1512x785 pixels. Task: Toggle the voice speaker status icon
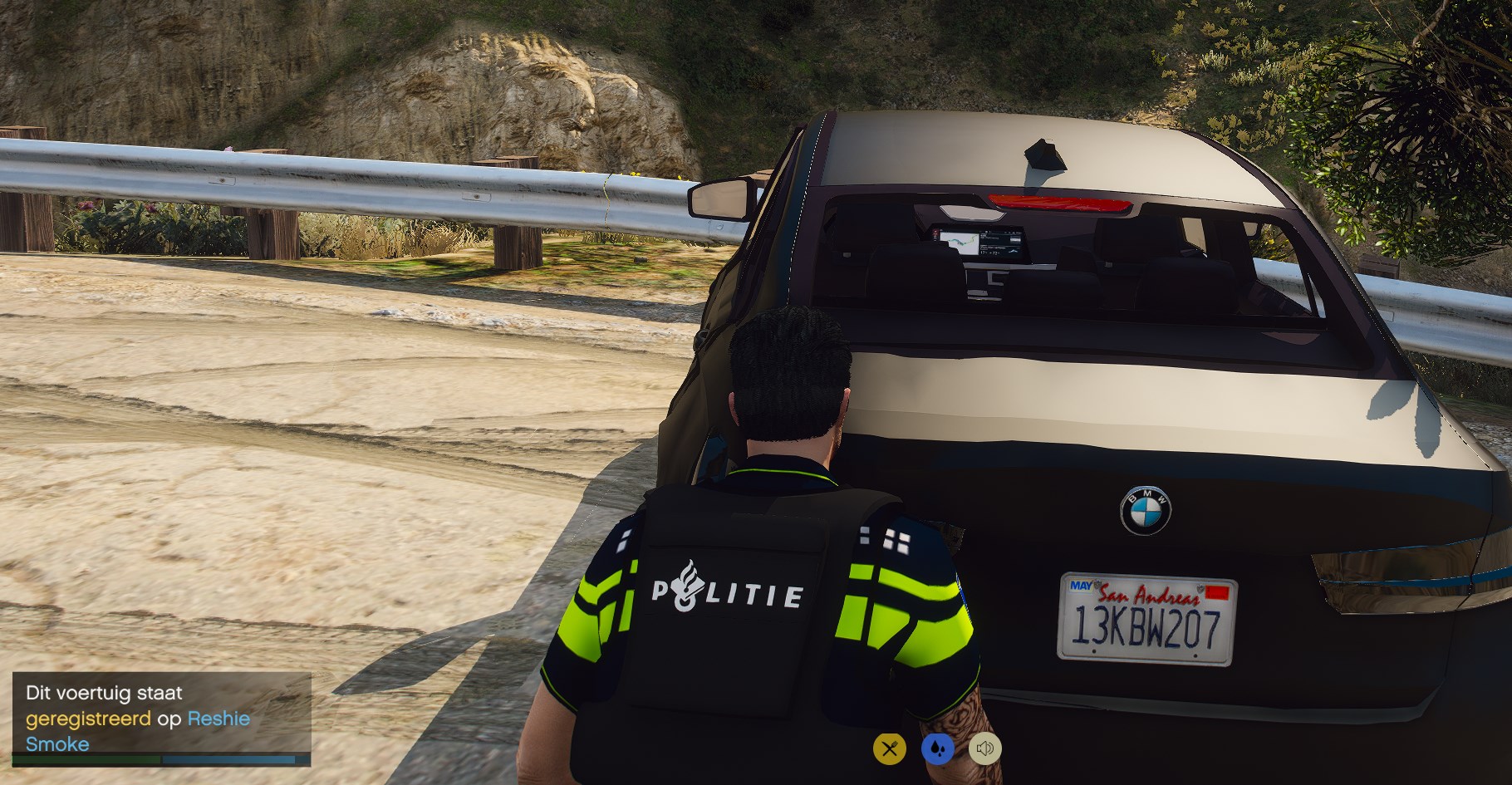click(985, 748)
